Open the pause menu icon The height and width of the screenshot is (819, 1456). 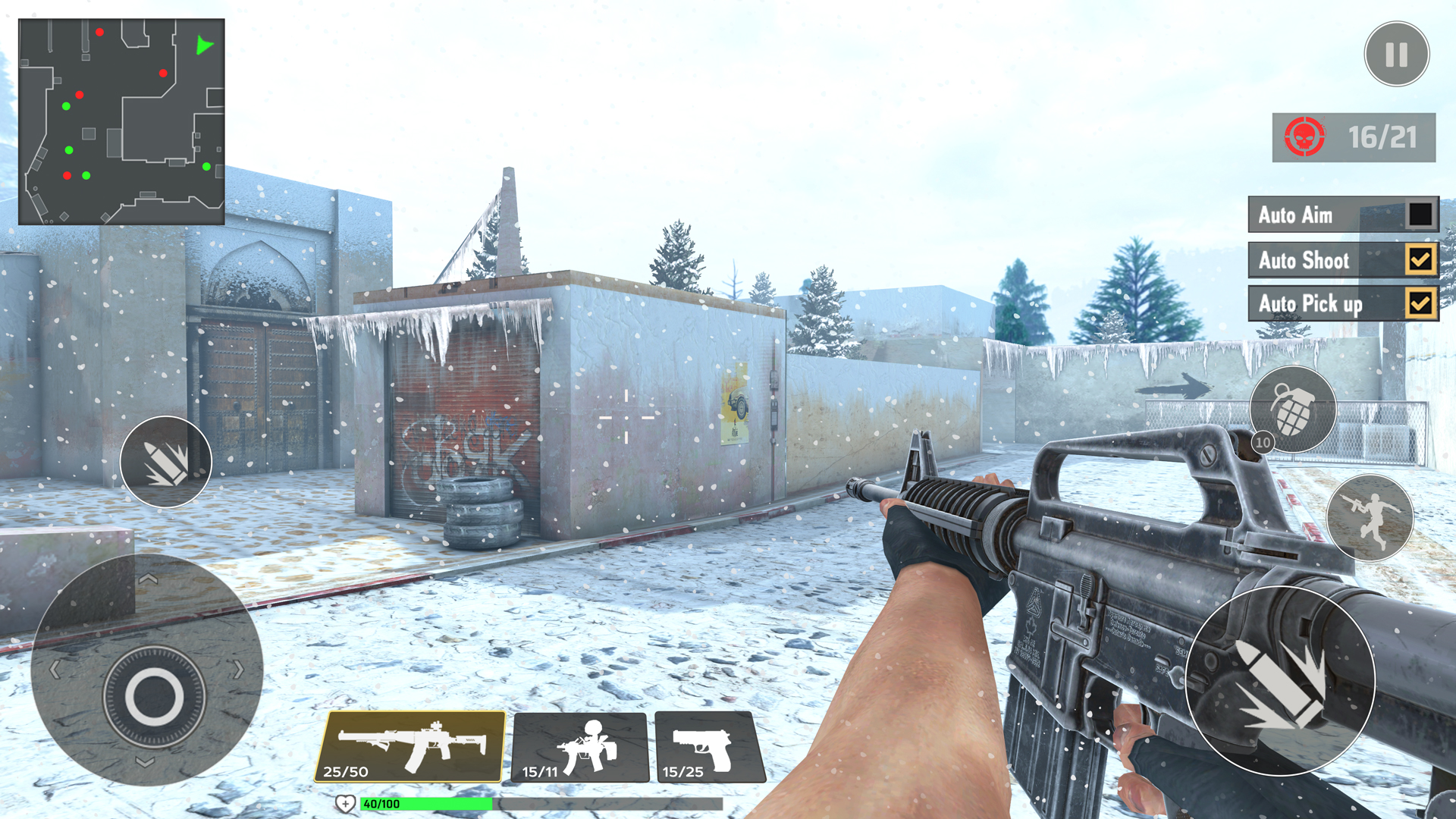(1398, 53)
